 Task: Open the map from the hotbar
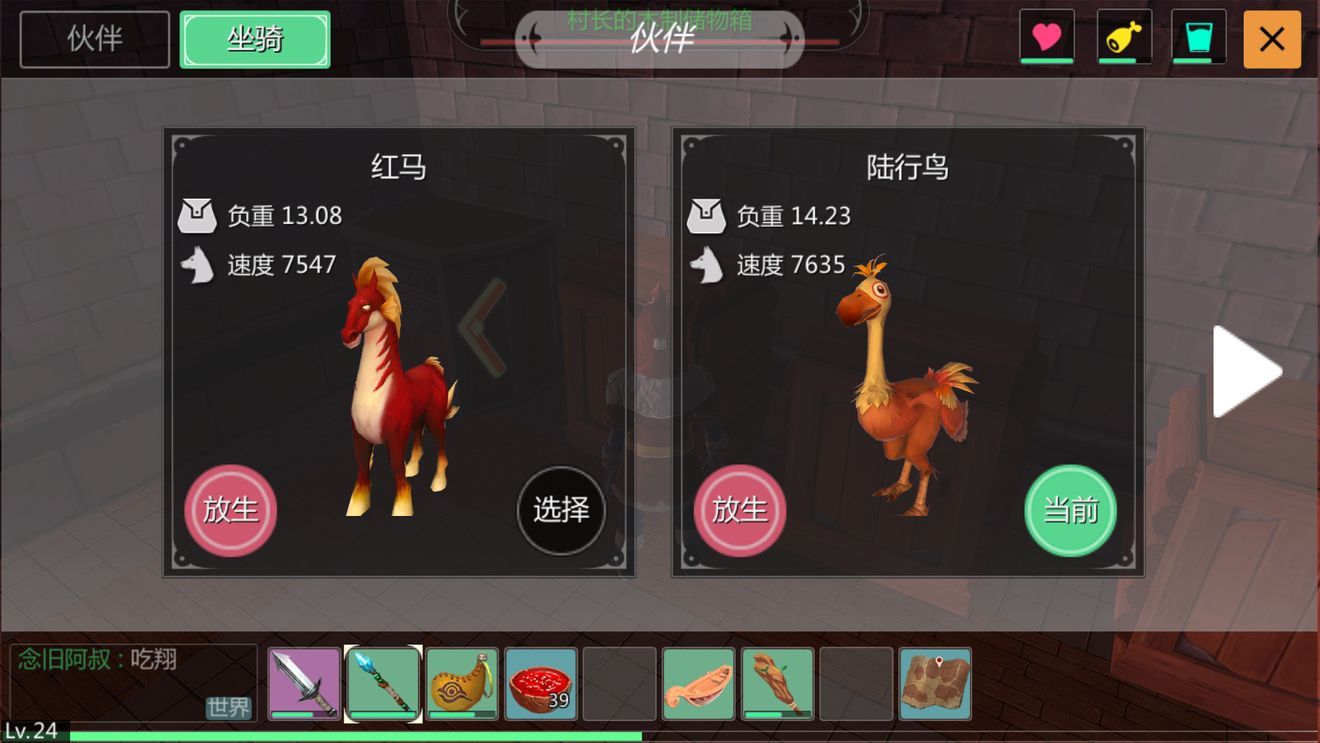pos(935,684)
